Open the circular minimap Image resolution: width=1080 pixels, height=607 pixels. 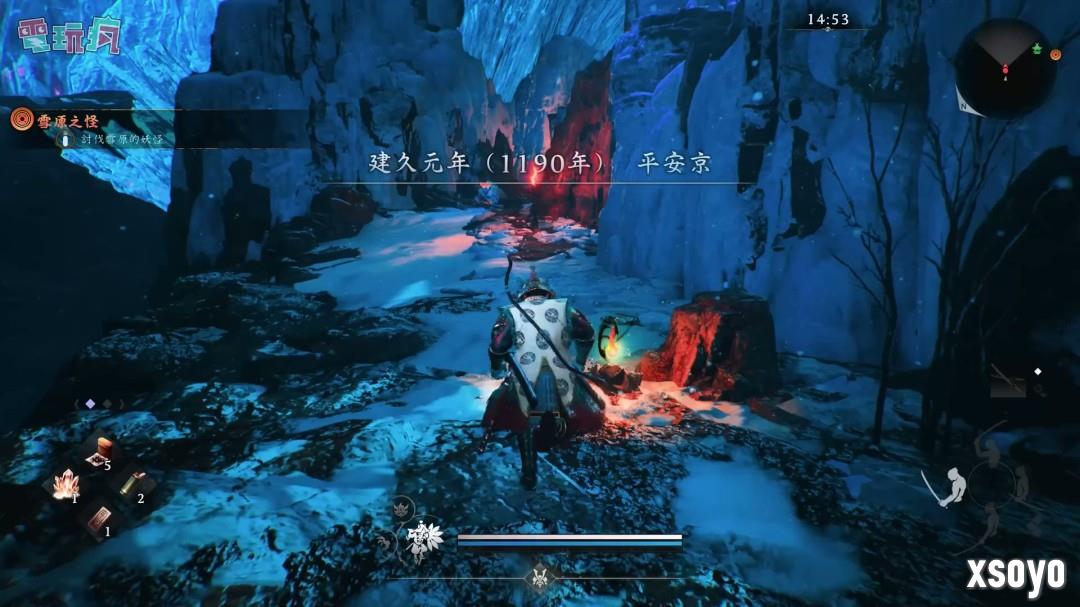click(x=1004, y=68)
